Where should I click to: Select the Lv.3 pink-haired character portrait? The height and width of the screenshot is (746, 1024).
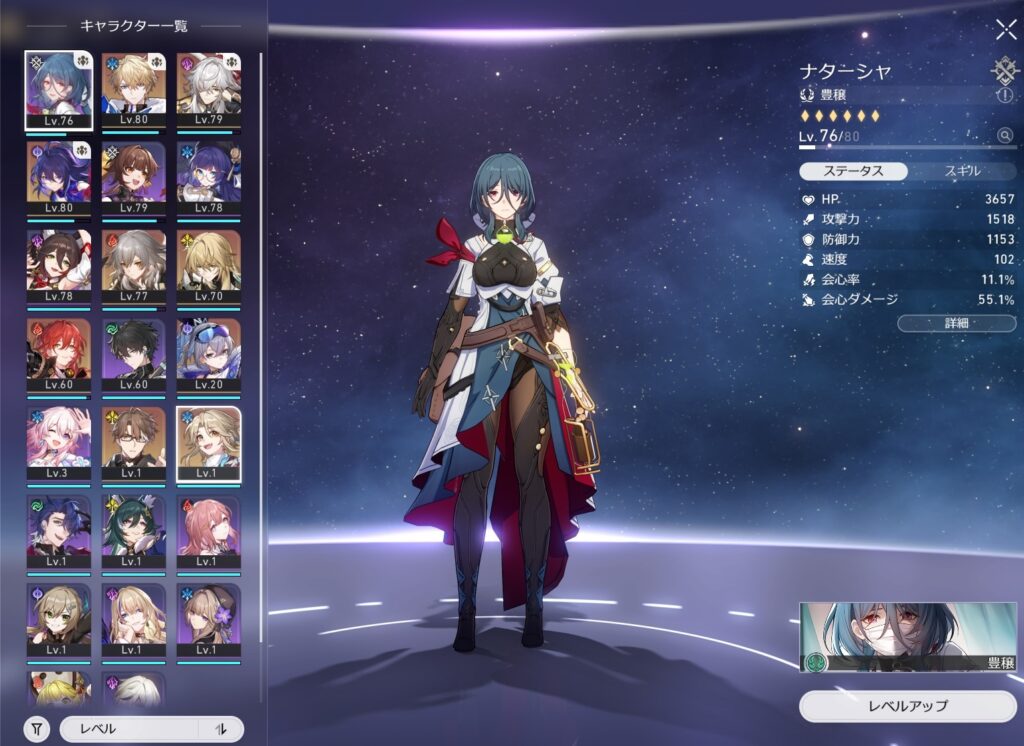[x=59, y=442]
